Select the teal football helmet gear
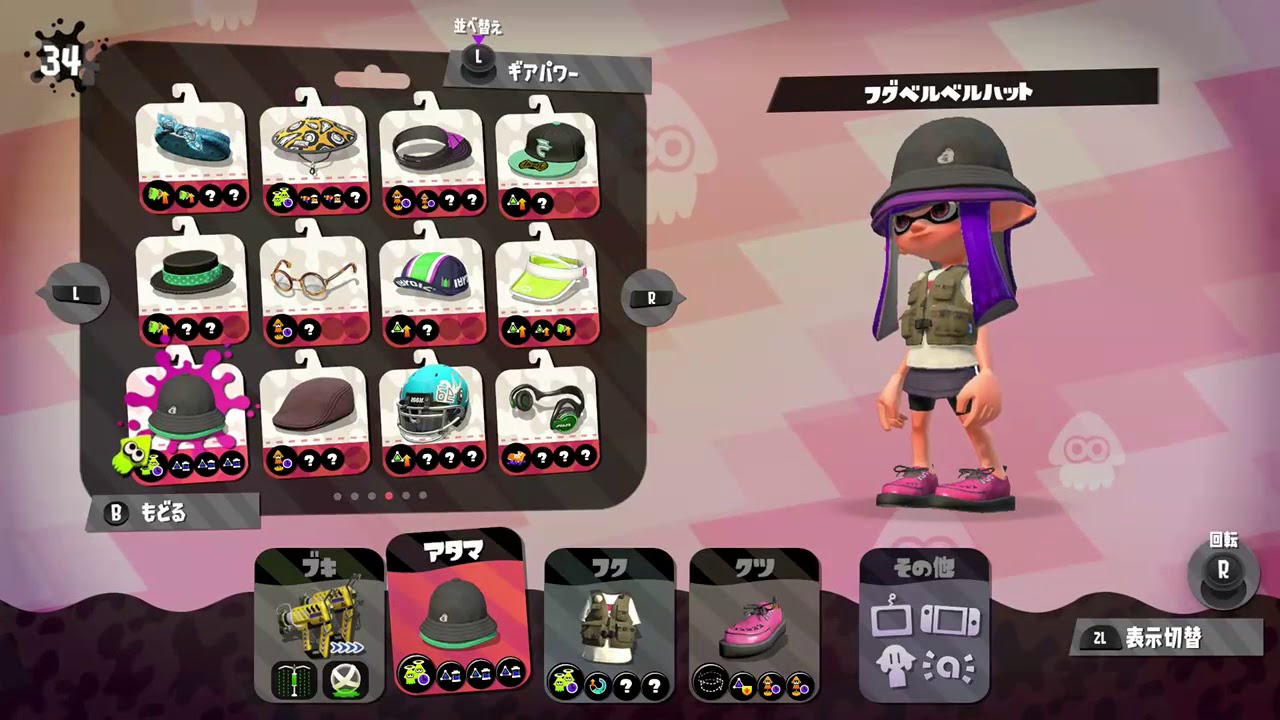Image resolution: width=1280 pixels, height=720 pixels. (x=430, y=405)
